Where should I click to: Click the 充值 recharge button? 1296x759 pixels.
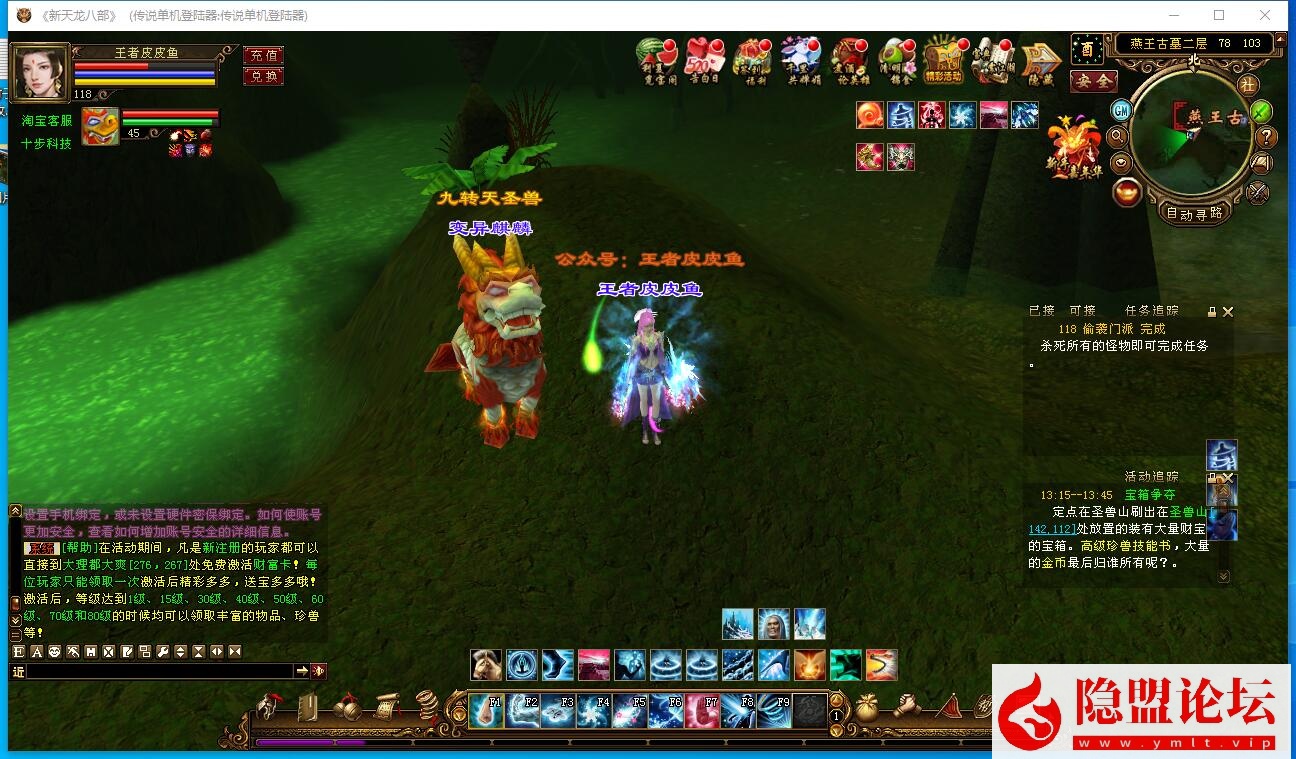263,55
